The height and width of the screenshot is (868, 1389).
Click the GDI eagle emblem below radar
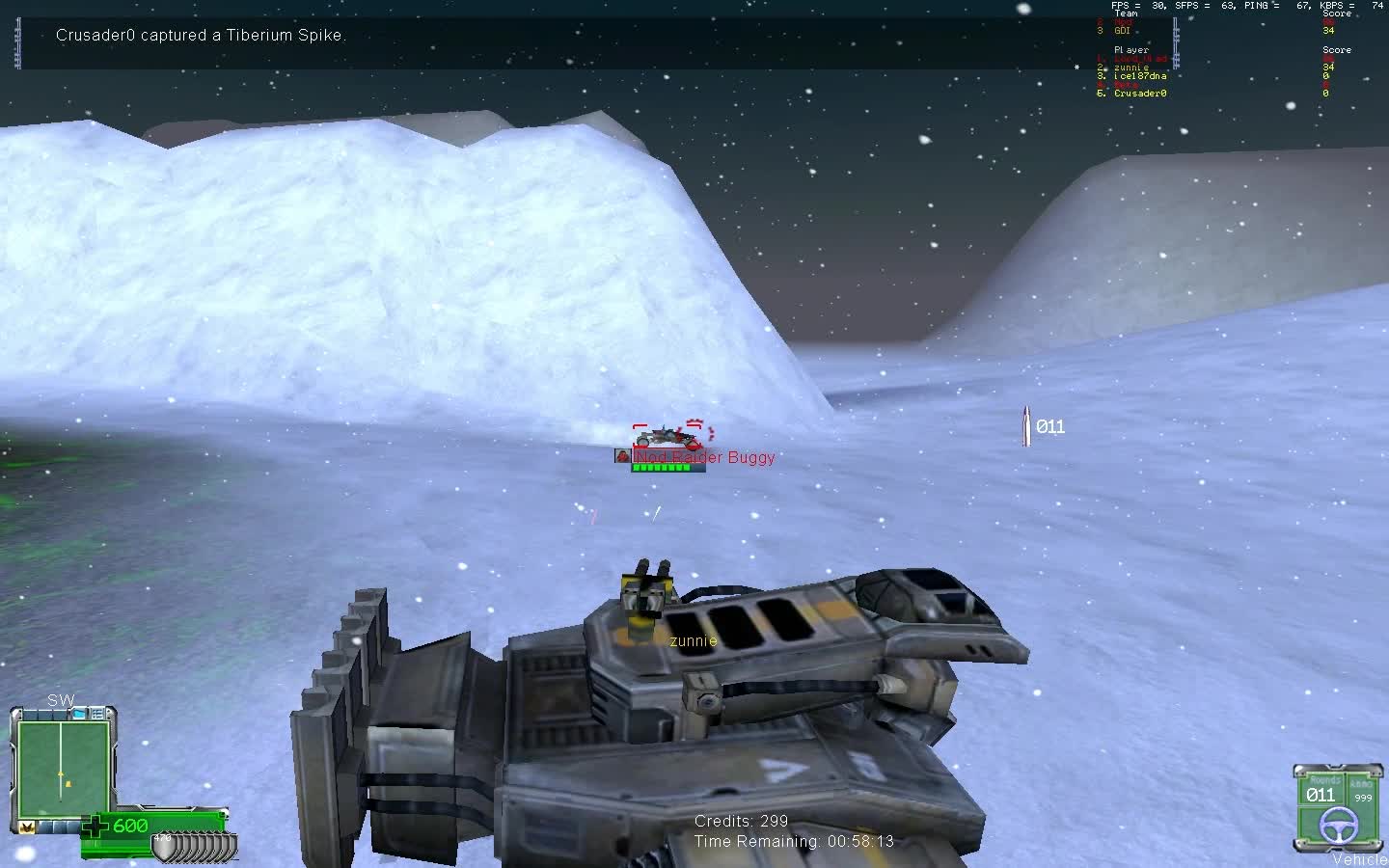27,827
